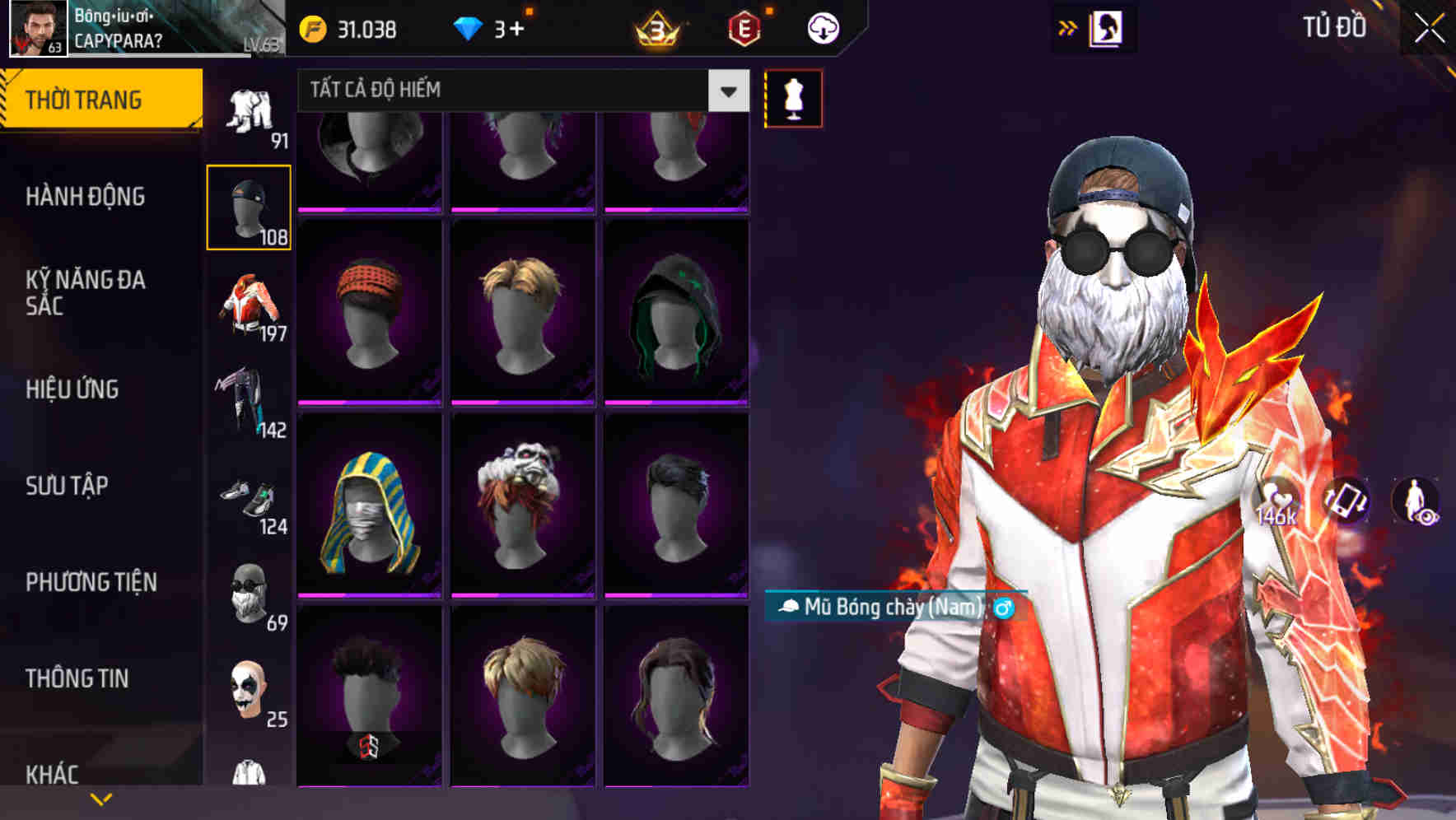Image resolution: width=1456 pixels, height=820 pixels.
Task: Open the tops category icon labeled 197
Action: pyautogui.click(x=249, y=305)
